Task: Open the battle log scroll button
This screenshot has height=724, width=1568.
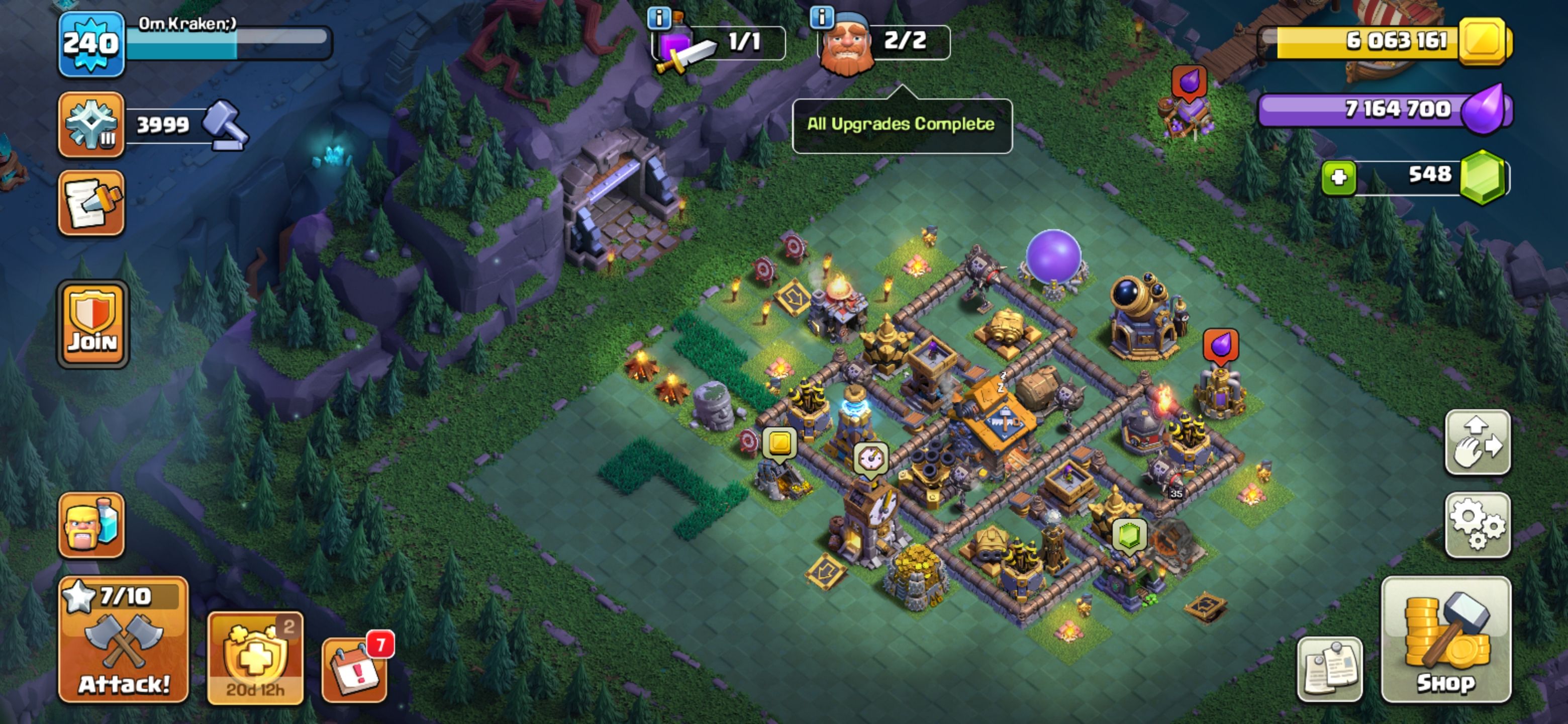Action: coord(91,203)
